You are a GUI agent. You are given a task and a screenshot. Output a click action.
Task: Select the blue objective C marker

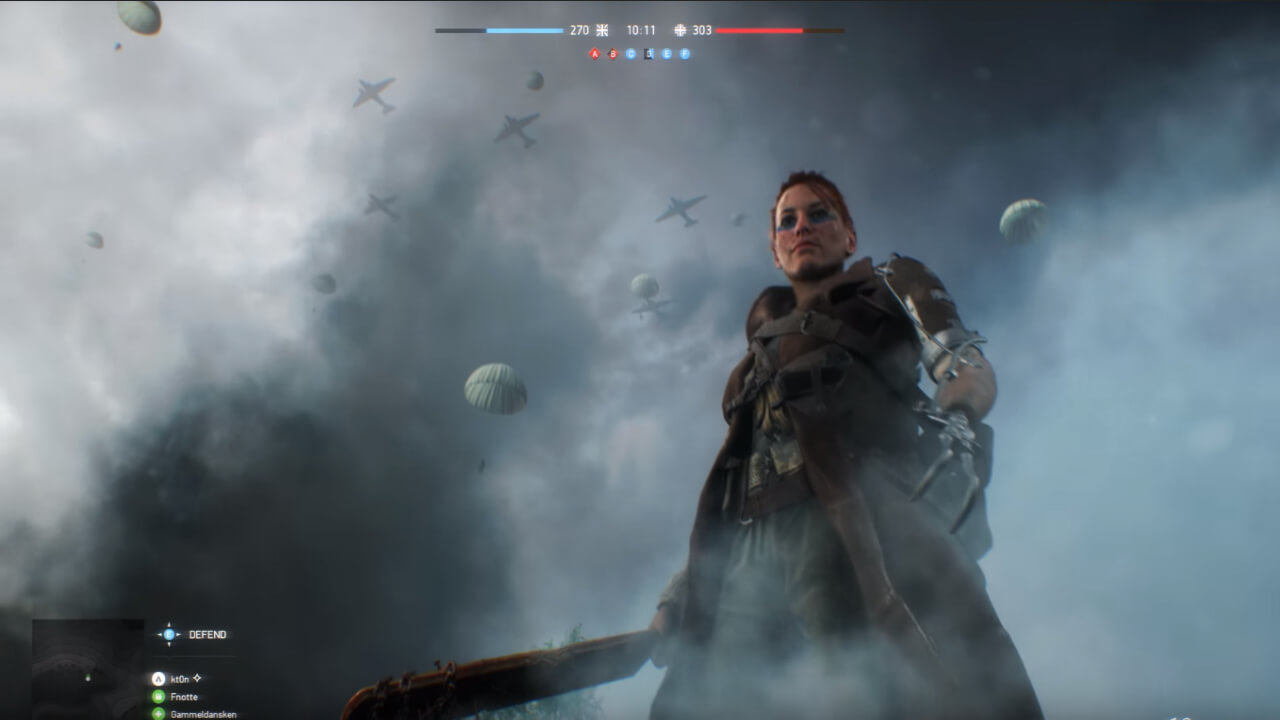pyautogui.click(x=630, y=52)
